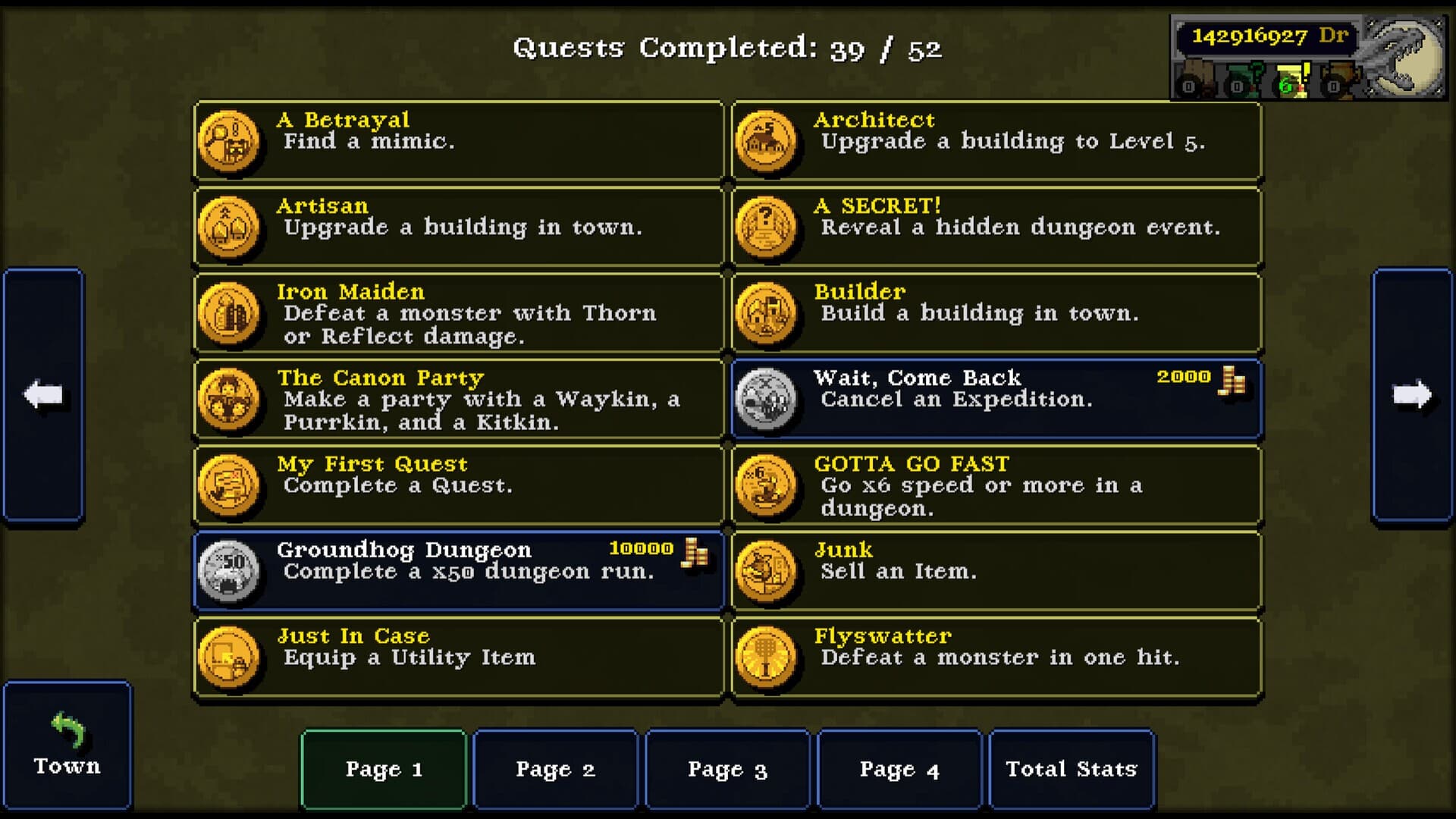Screen dimensions: 1456x819
Task: Click the GOTTA GO FAST x6 medal
Action: [767, 485]
